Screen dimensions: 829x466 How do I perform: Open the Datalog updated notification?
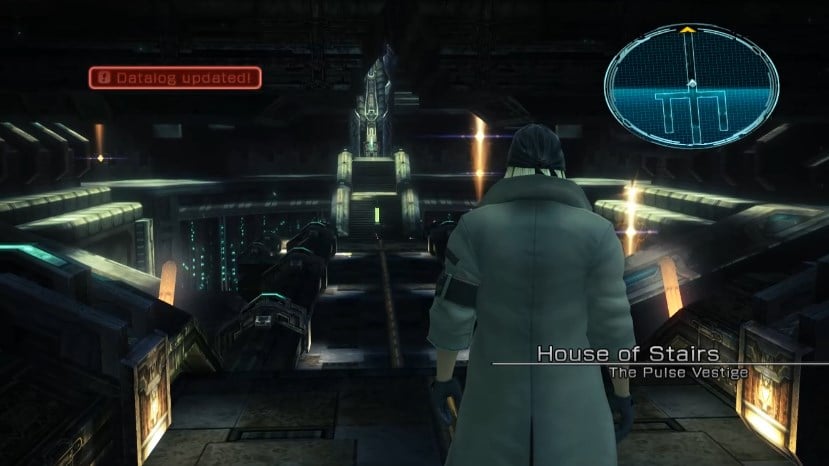(x=175, y=77)
